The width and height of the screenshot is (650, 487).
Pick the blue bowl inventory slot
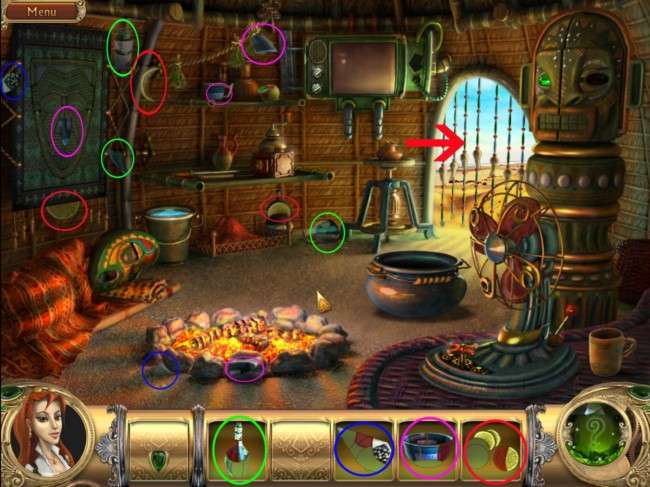click(427, 449)
